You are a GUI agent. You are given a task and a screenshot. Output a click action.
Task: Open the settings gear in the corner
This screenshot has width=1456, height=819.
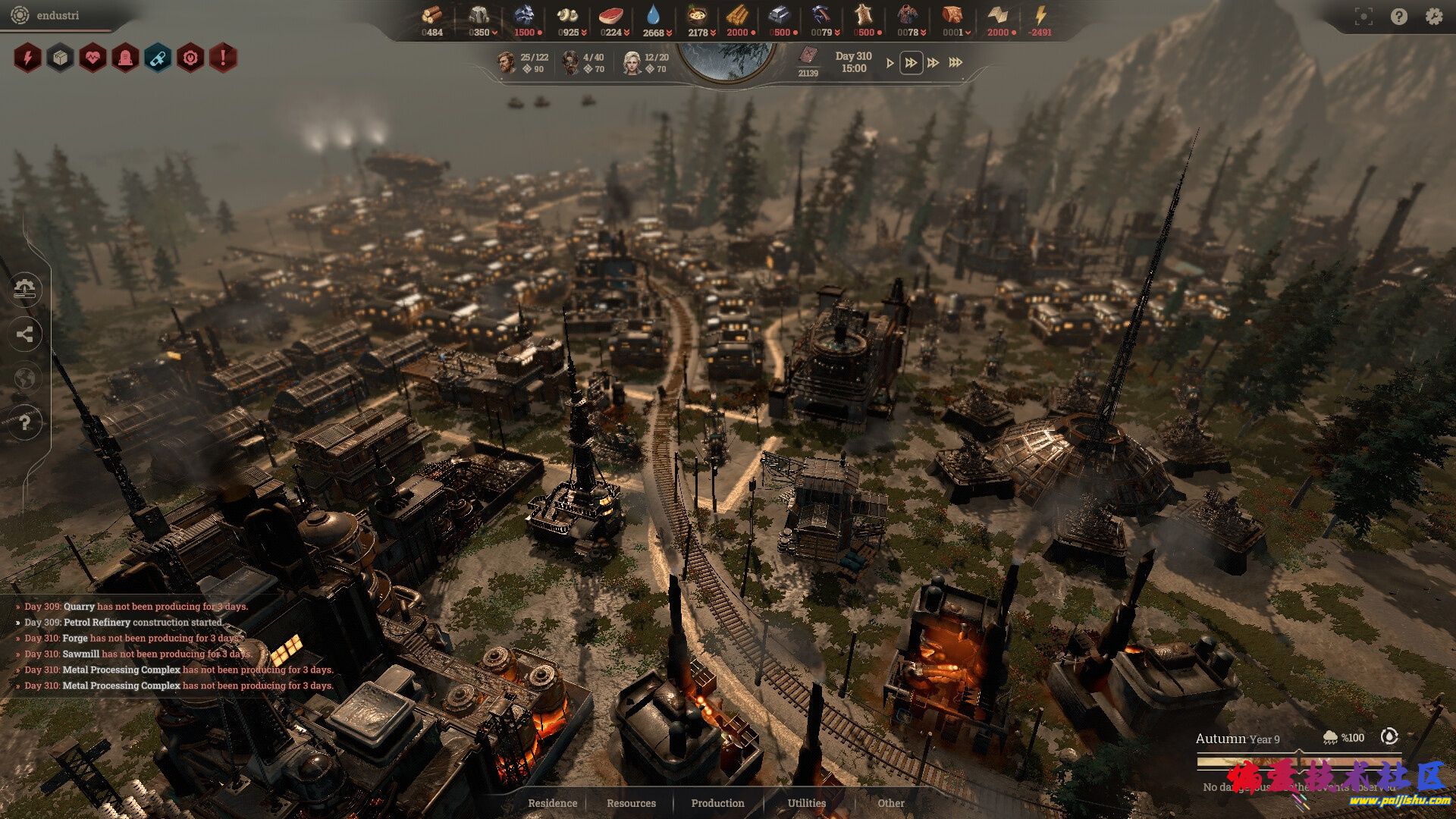[1433, 17]
